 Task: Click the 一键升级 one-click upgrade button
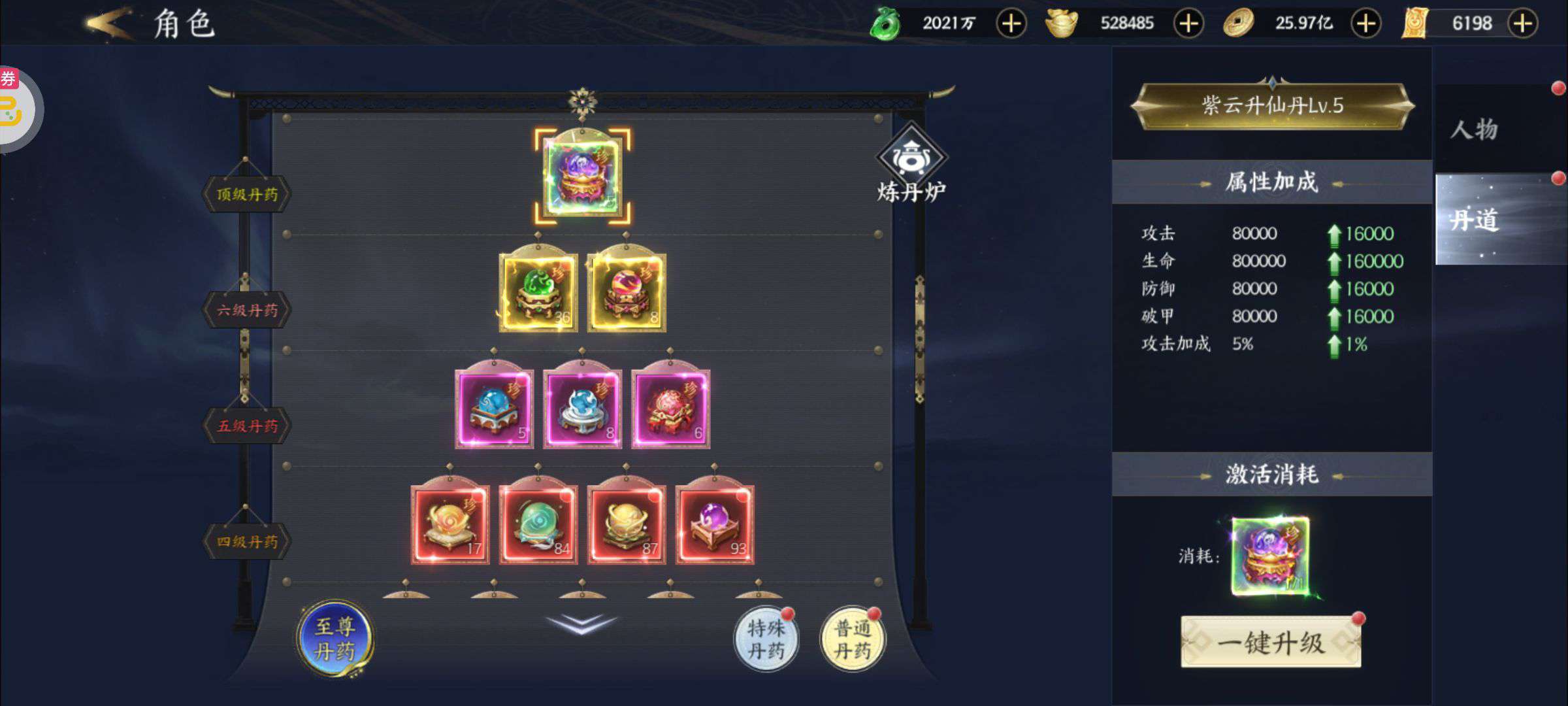1271,643
